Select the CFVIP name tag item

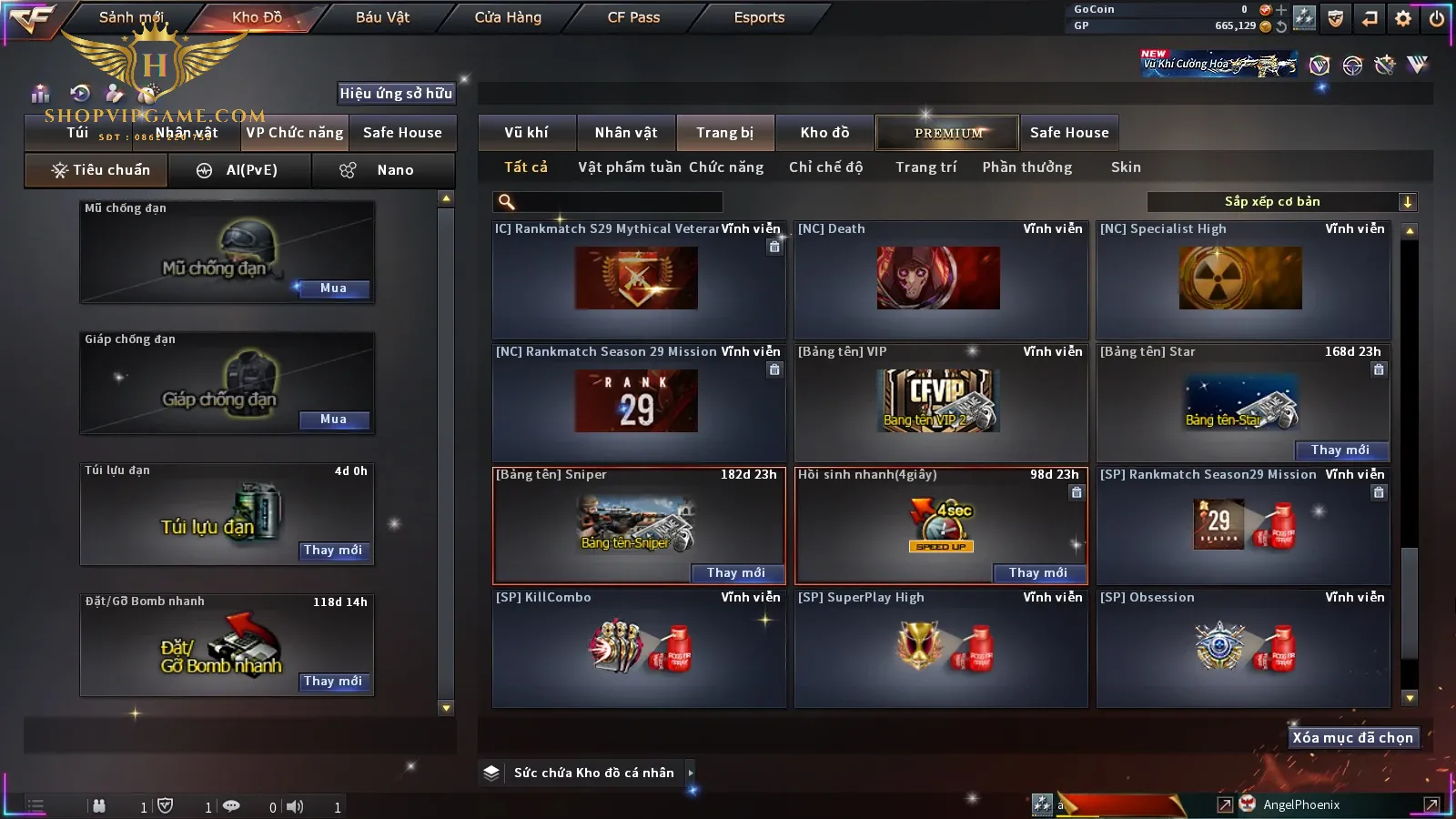(940, 400)
